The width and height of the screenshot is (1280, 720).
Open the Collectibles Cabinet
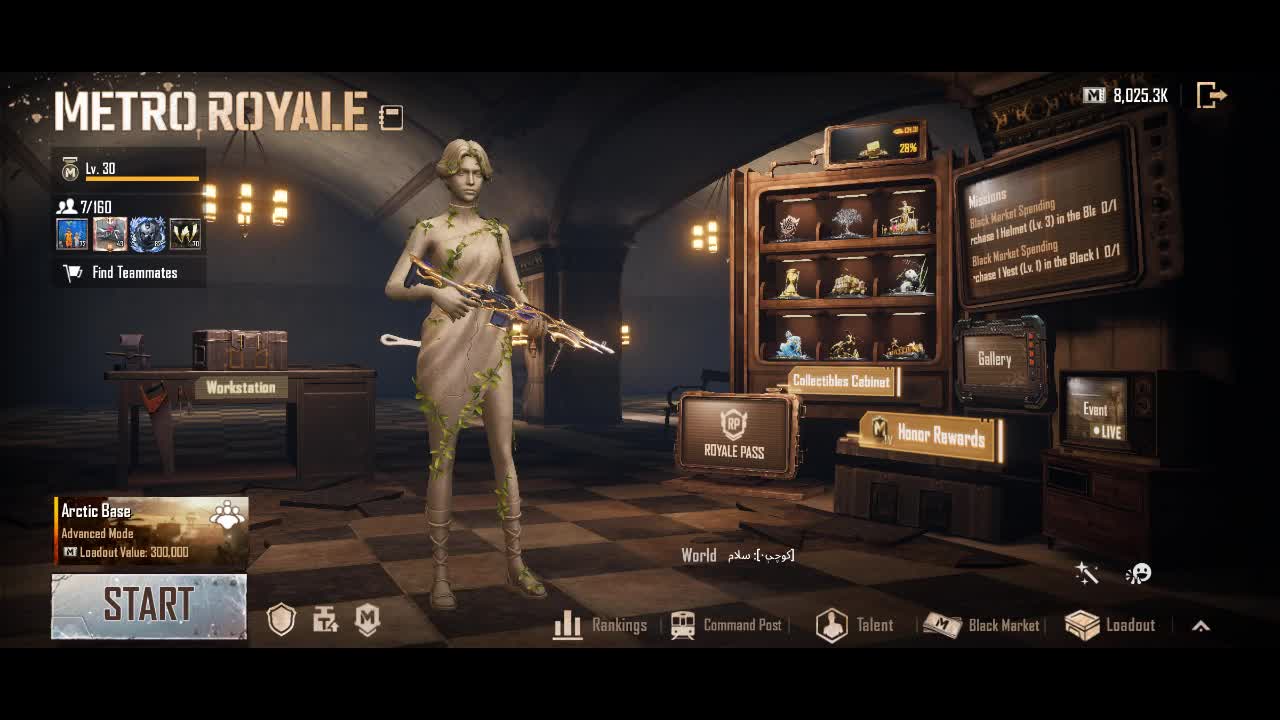click(x=841, y=381)
